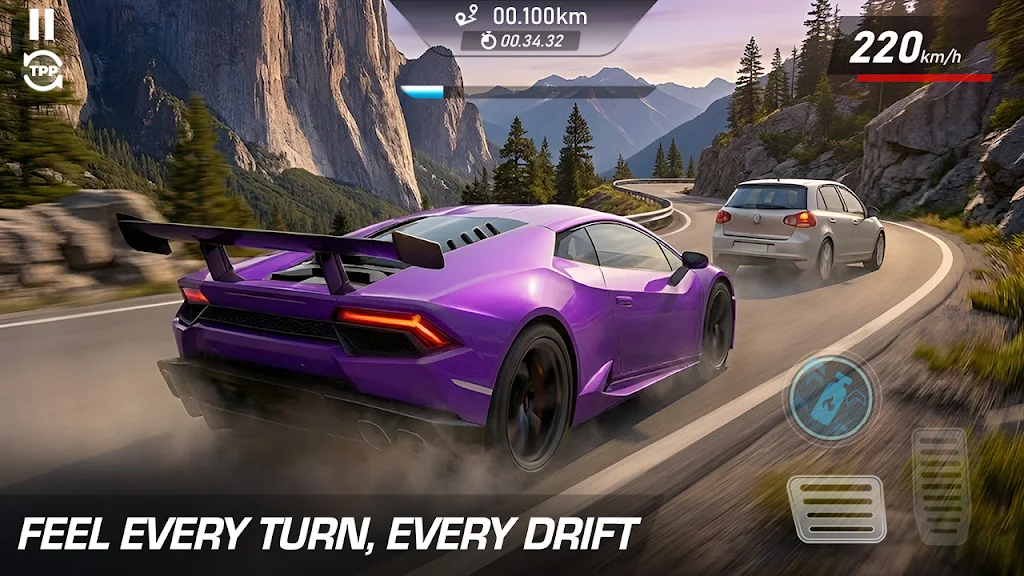
Task: Tap the brake pedal
Action: [x=835, y=507]
